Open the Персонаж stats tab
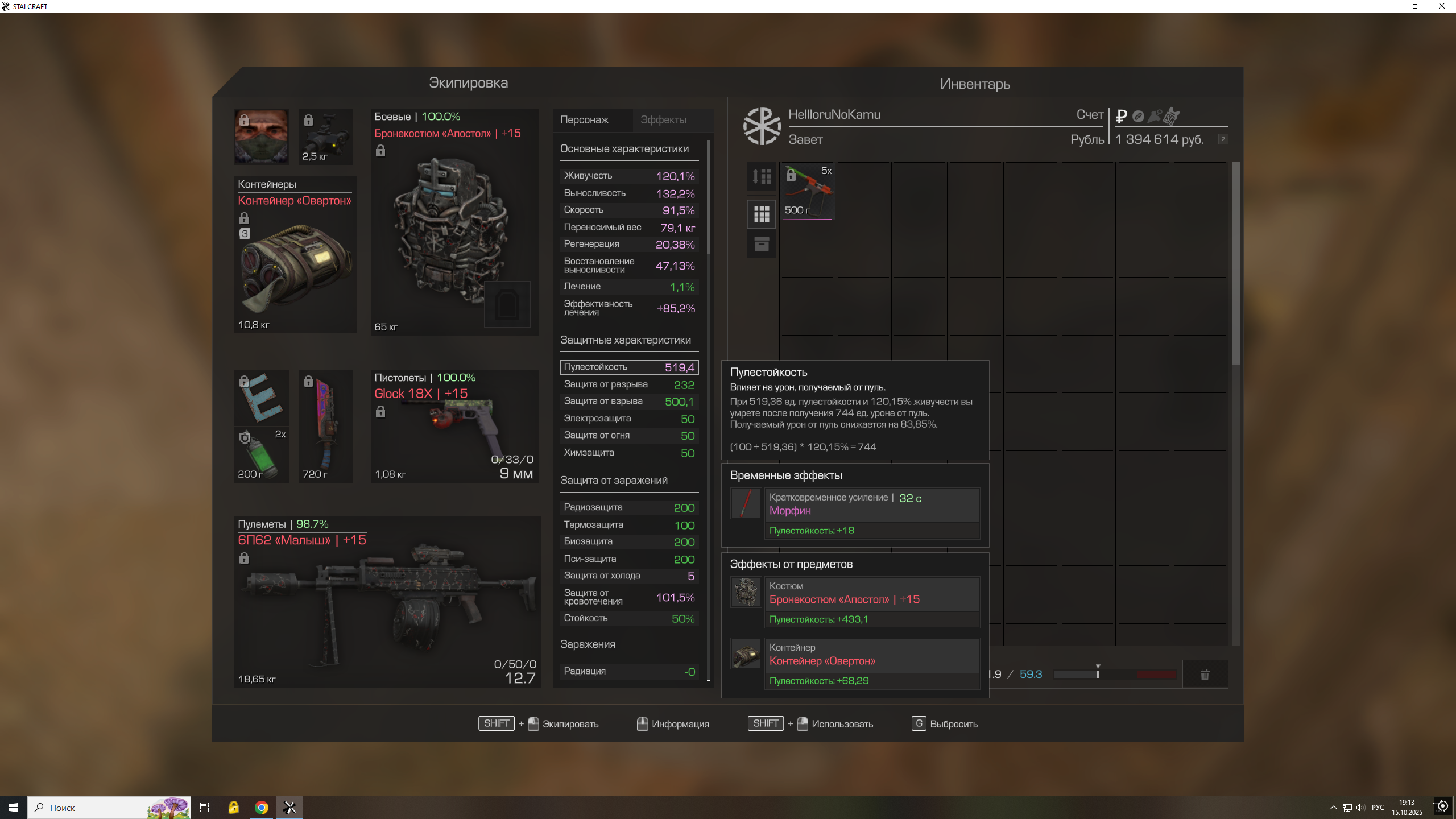This screenshot has width=1456, height=819. click(x=584, y=120)
